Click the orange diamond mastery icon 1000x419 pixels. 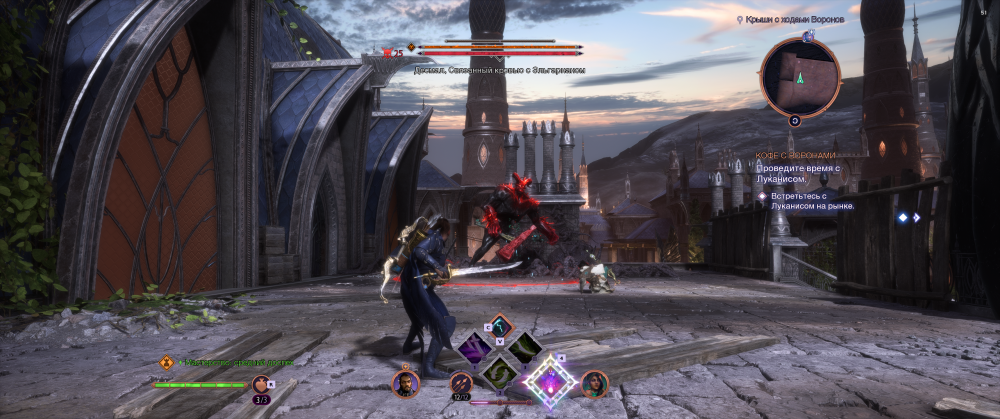click(167, 362)
